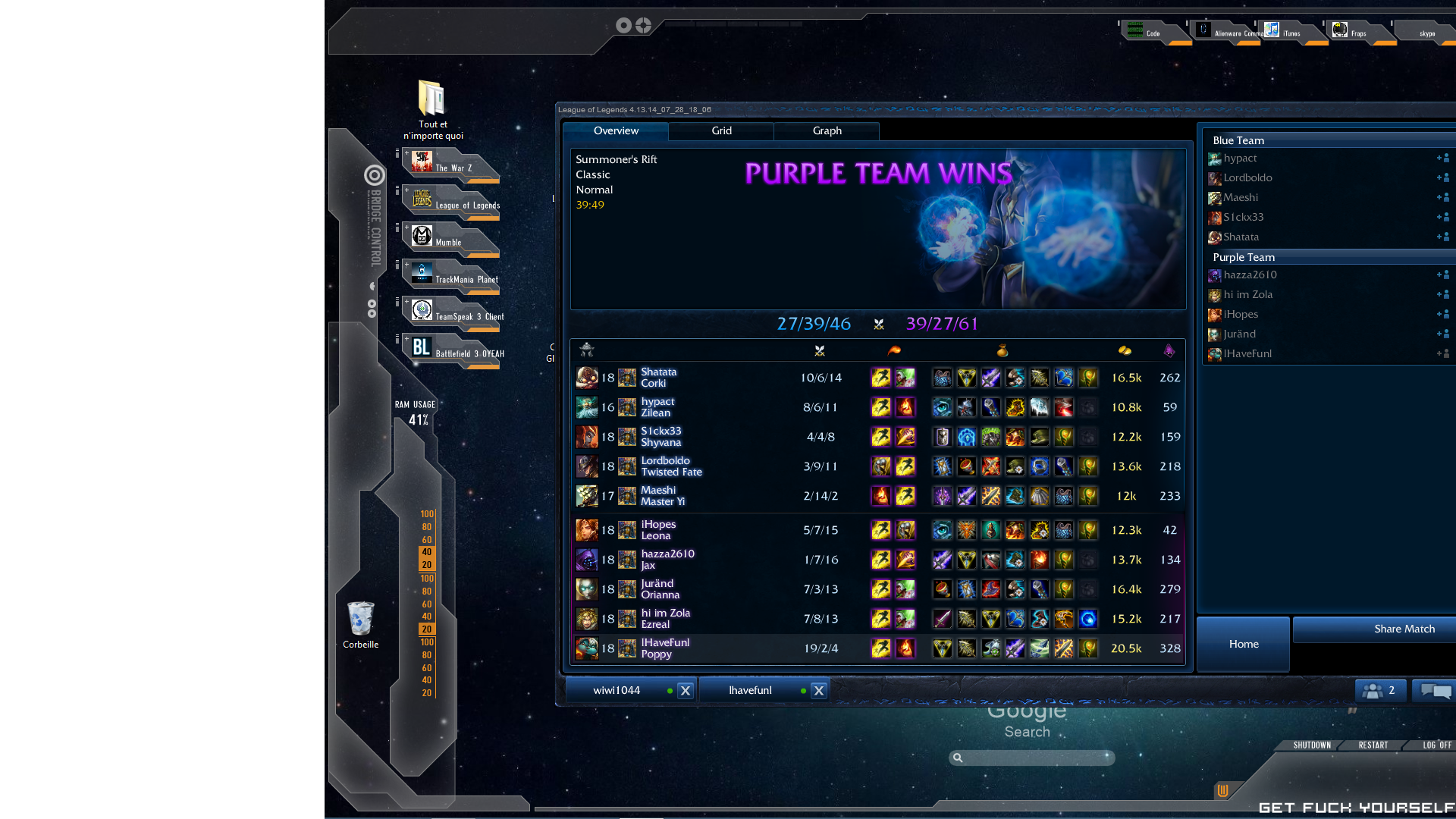Image resolution: width=1456 pixels, height=819 pixels.
Task: Click the Shutdown option
Action: (x=1310, y=745)
